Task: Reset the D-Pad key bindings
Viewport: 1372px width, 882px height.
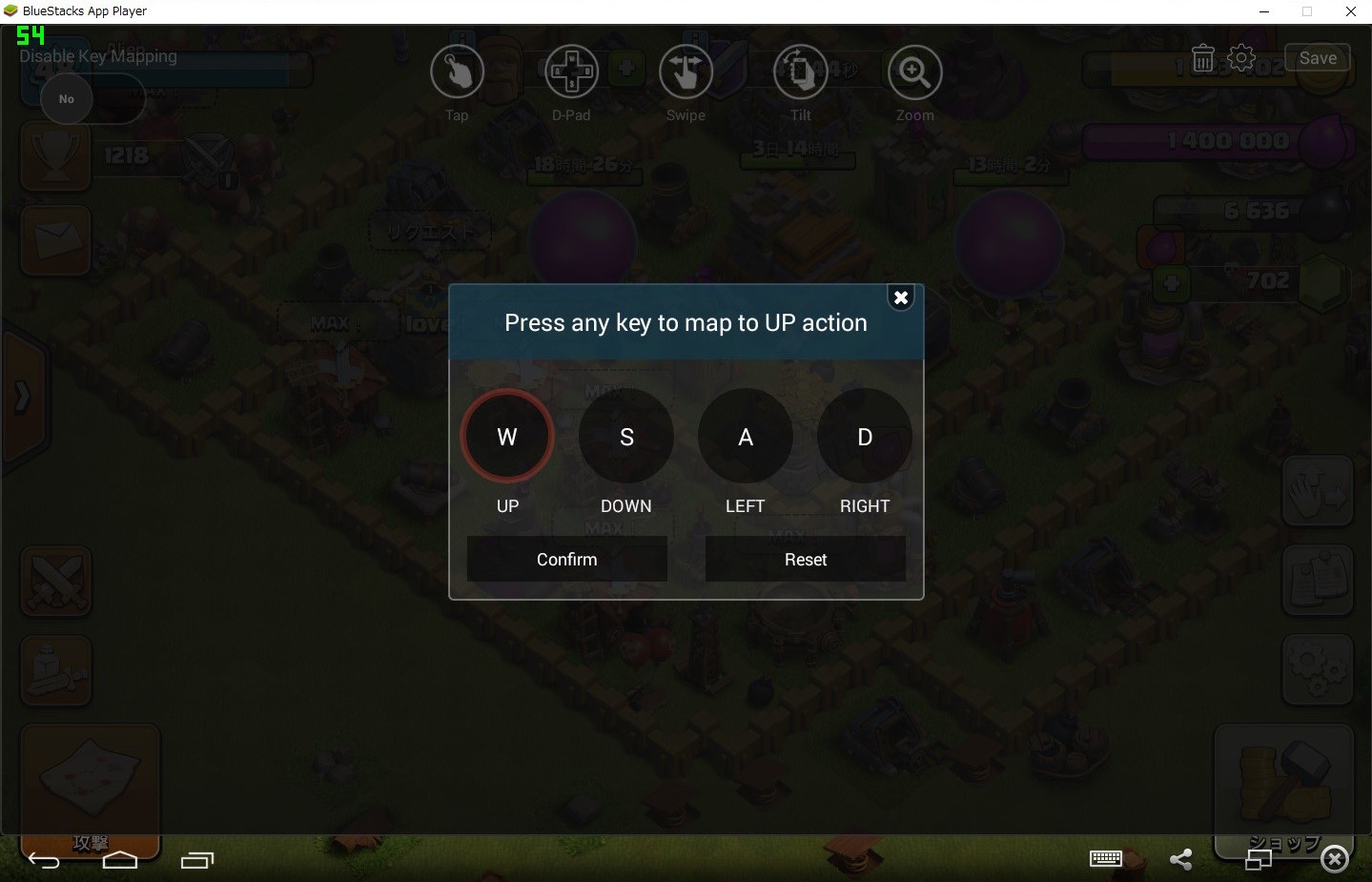Action: (x=805, y=559)
